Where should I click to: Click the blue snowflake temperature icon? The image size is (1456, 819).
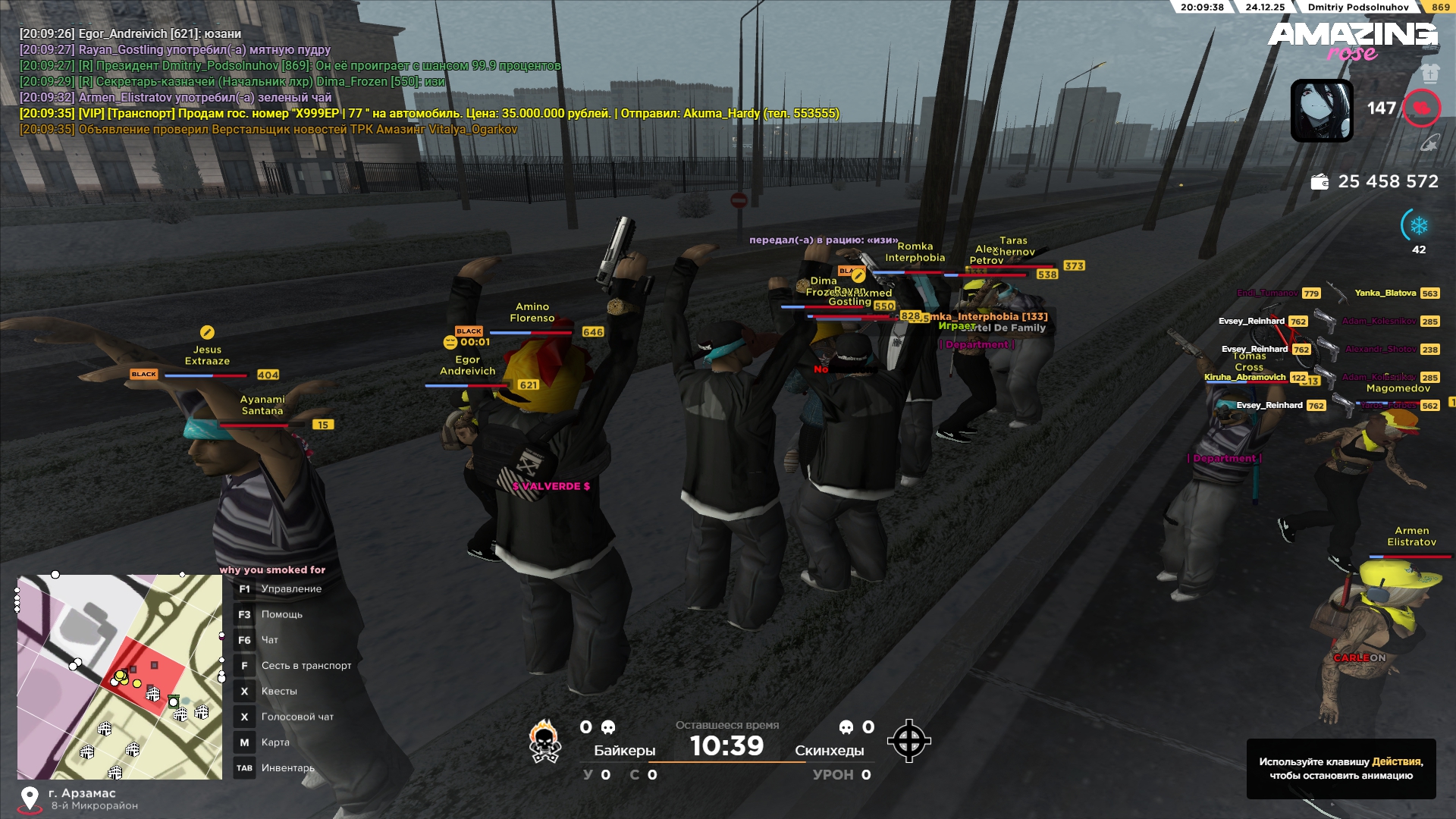point(1418,226)
